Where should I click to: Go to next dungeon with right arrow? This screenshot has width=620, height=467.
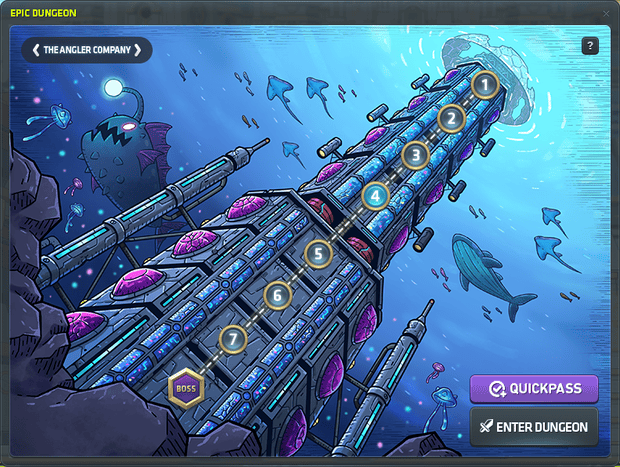click(x=138, y=49)
